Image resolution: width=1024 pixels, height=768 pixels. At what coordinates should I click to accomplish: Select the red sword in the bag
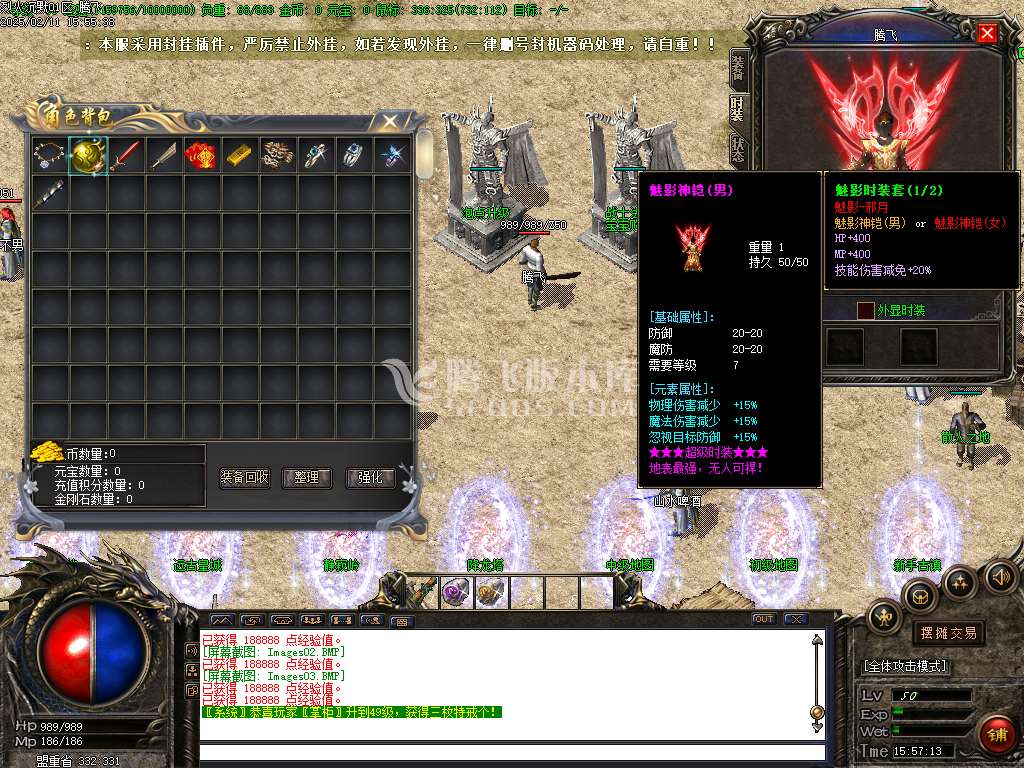tap(126, 155)
